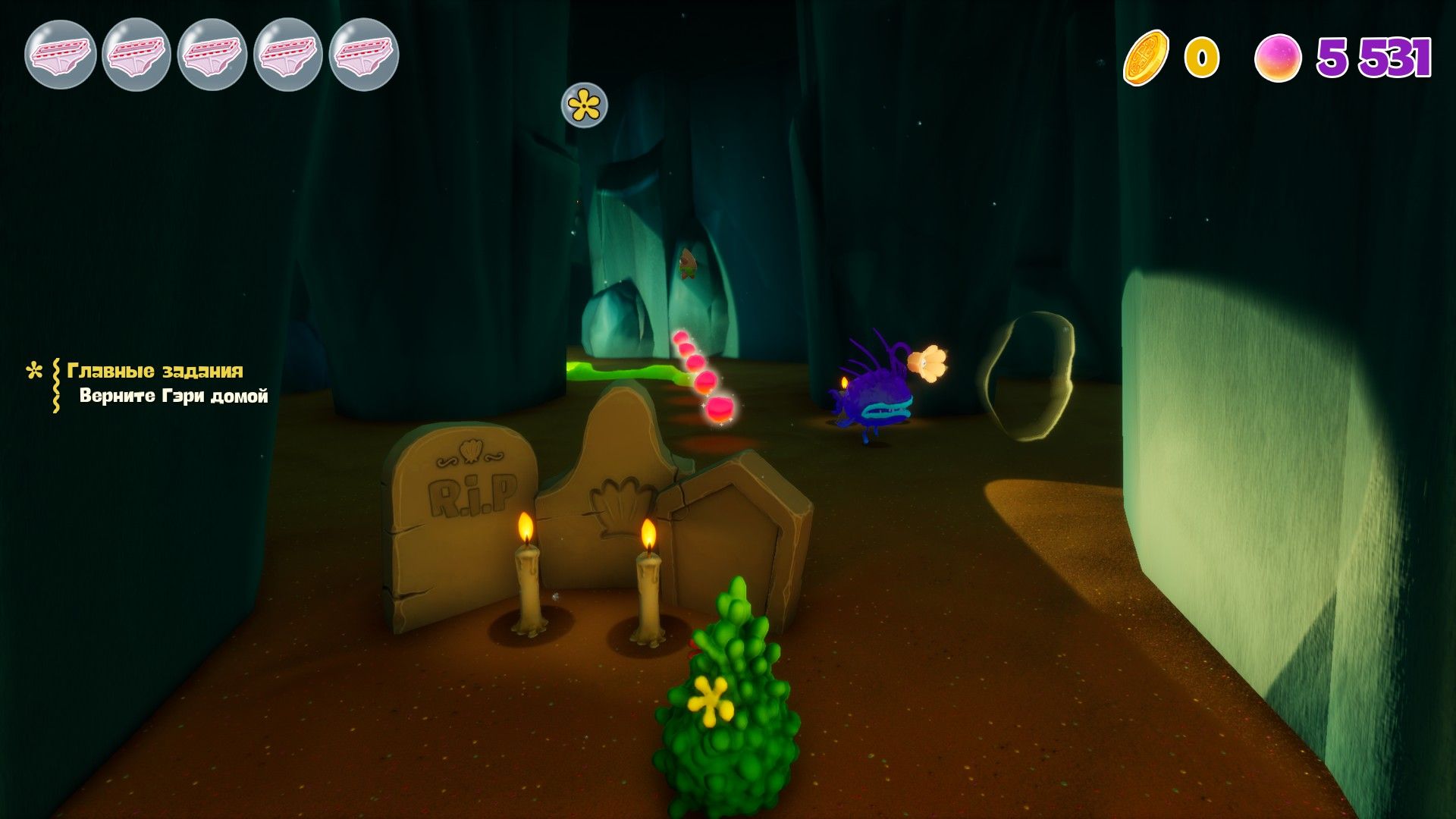Viewport: 1456px width, 819px height.
Task: Click the gold doubloon coin icon
Action: point(1146,58)
